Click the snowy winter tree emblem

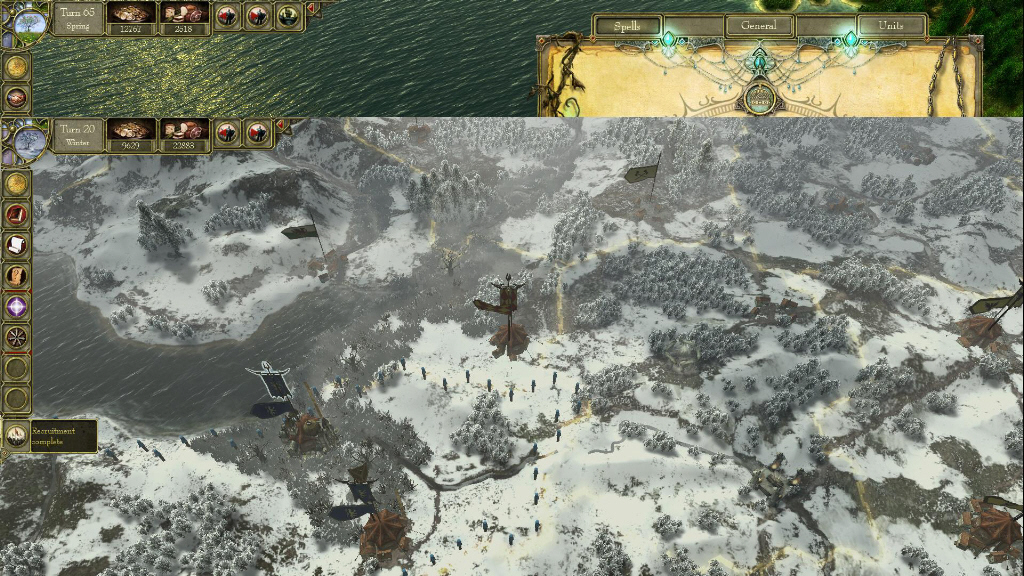tap(29, 138)
